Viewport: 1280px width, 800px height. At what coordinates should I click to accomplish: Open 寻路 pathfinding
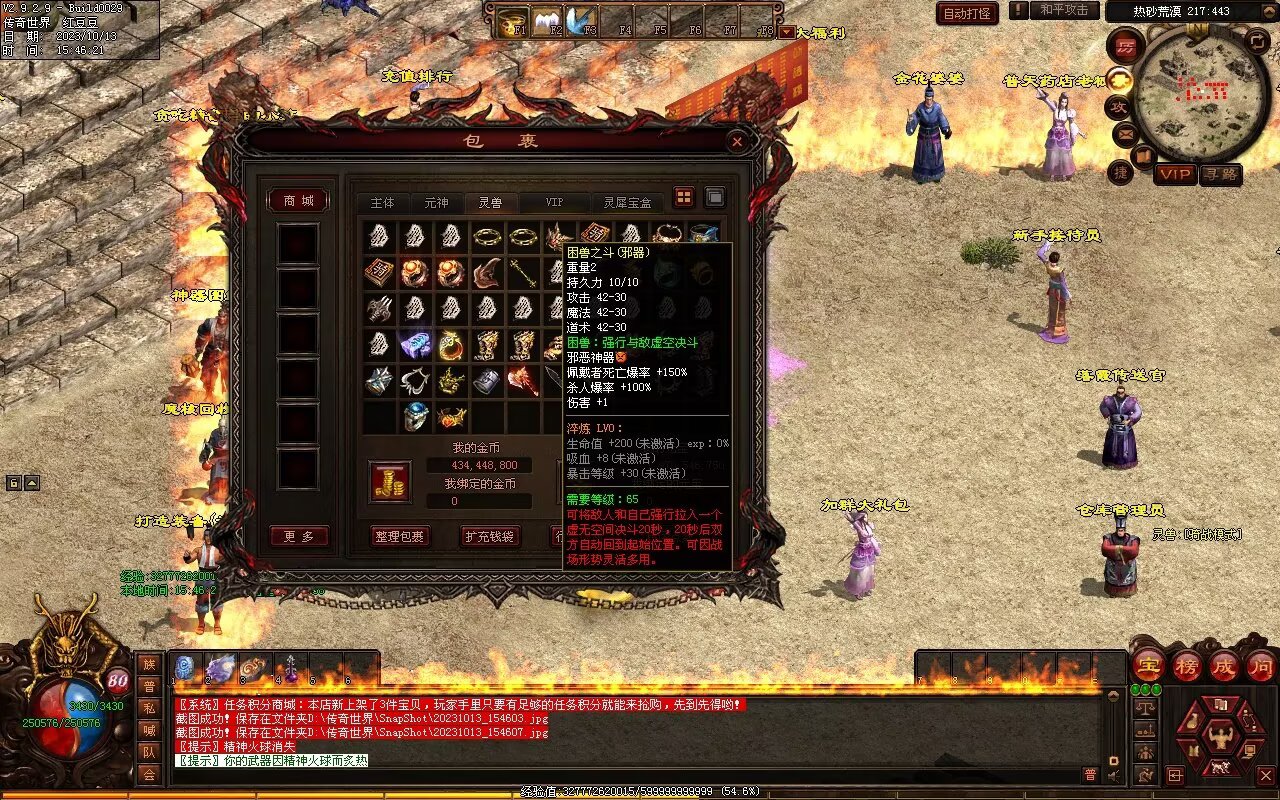click(x=1220, y=174)
